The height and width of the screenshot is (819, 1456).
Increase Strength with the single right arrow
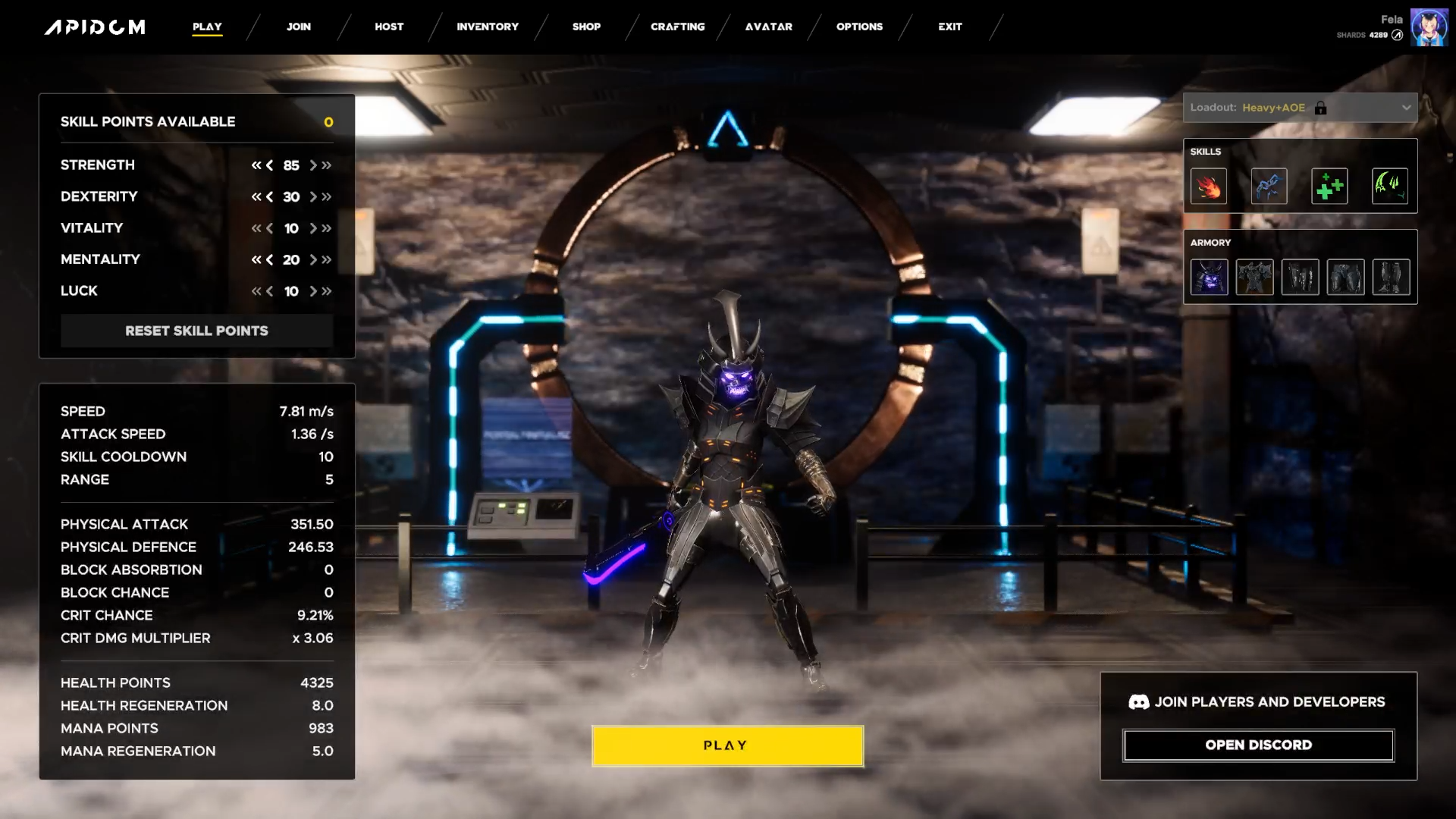coord(313,165)
